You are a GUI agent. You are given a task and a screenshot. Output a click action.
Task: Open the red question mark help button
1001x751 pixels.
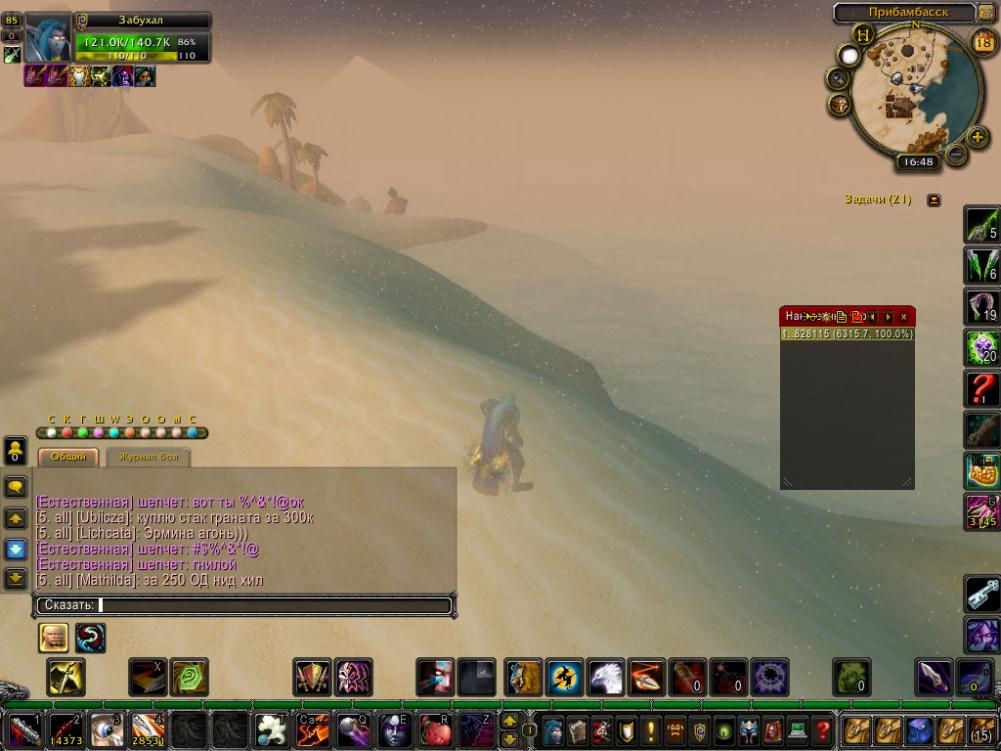(823, 729)
